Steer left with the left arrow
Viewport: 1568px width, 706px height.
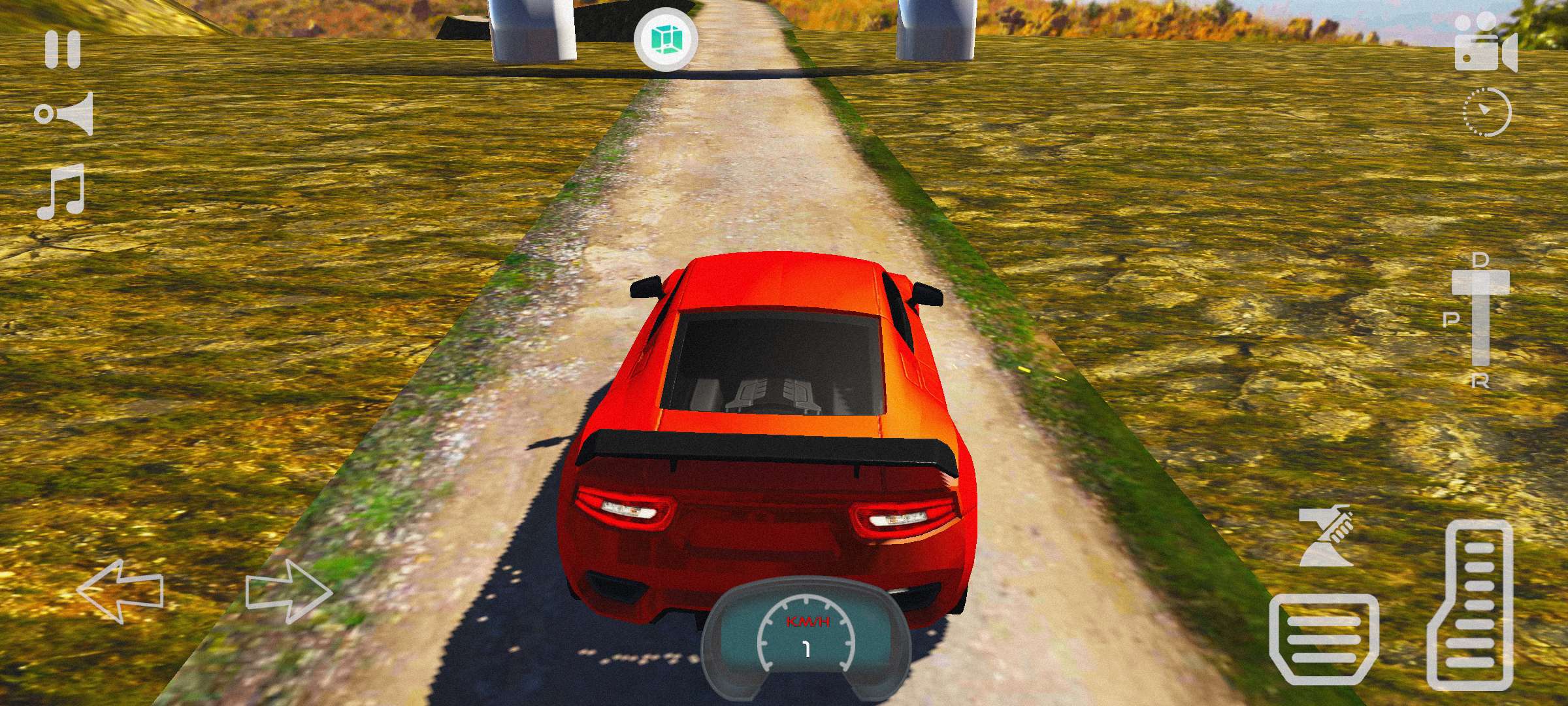pyautogui.click(x=120, y=590)
